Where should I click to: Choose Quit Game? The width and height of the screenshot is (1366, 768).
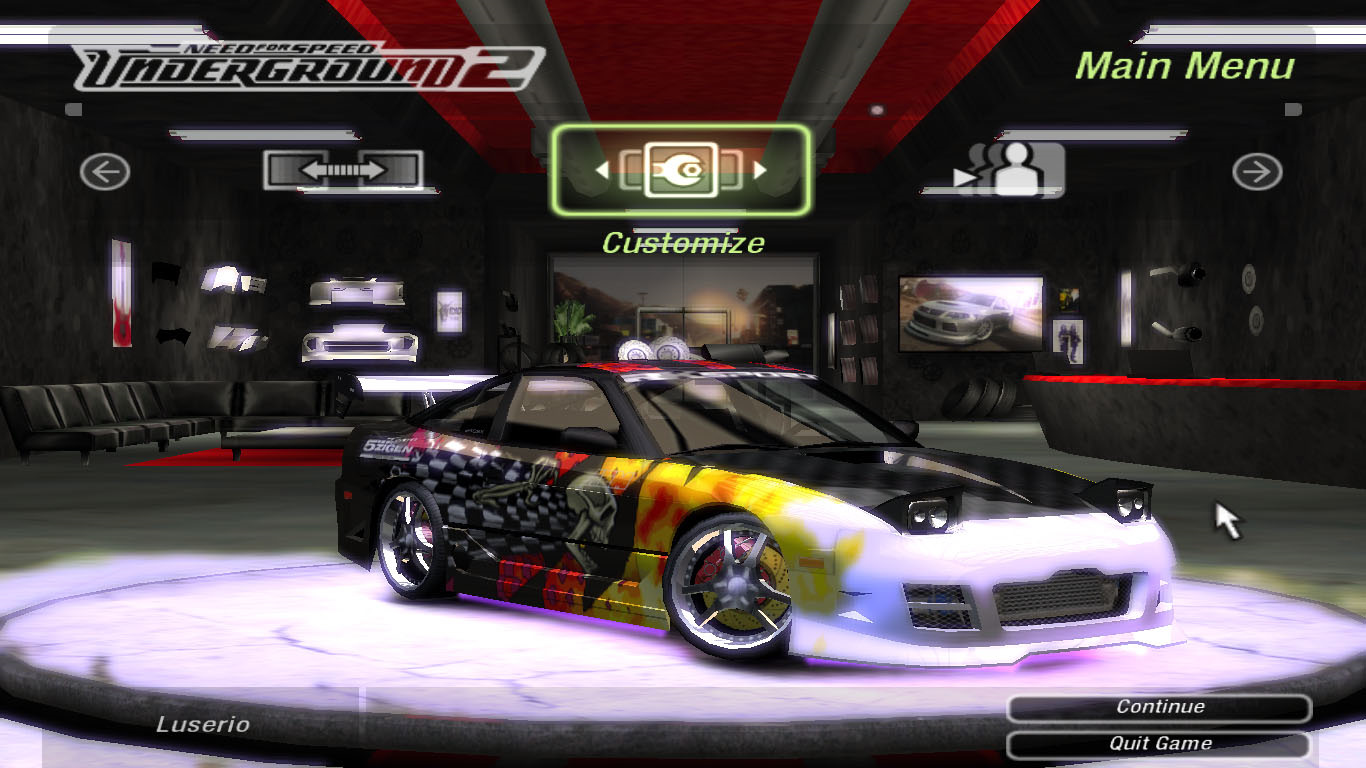1159,744
